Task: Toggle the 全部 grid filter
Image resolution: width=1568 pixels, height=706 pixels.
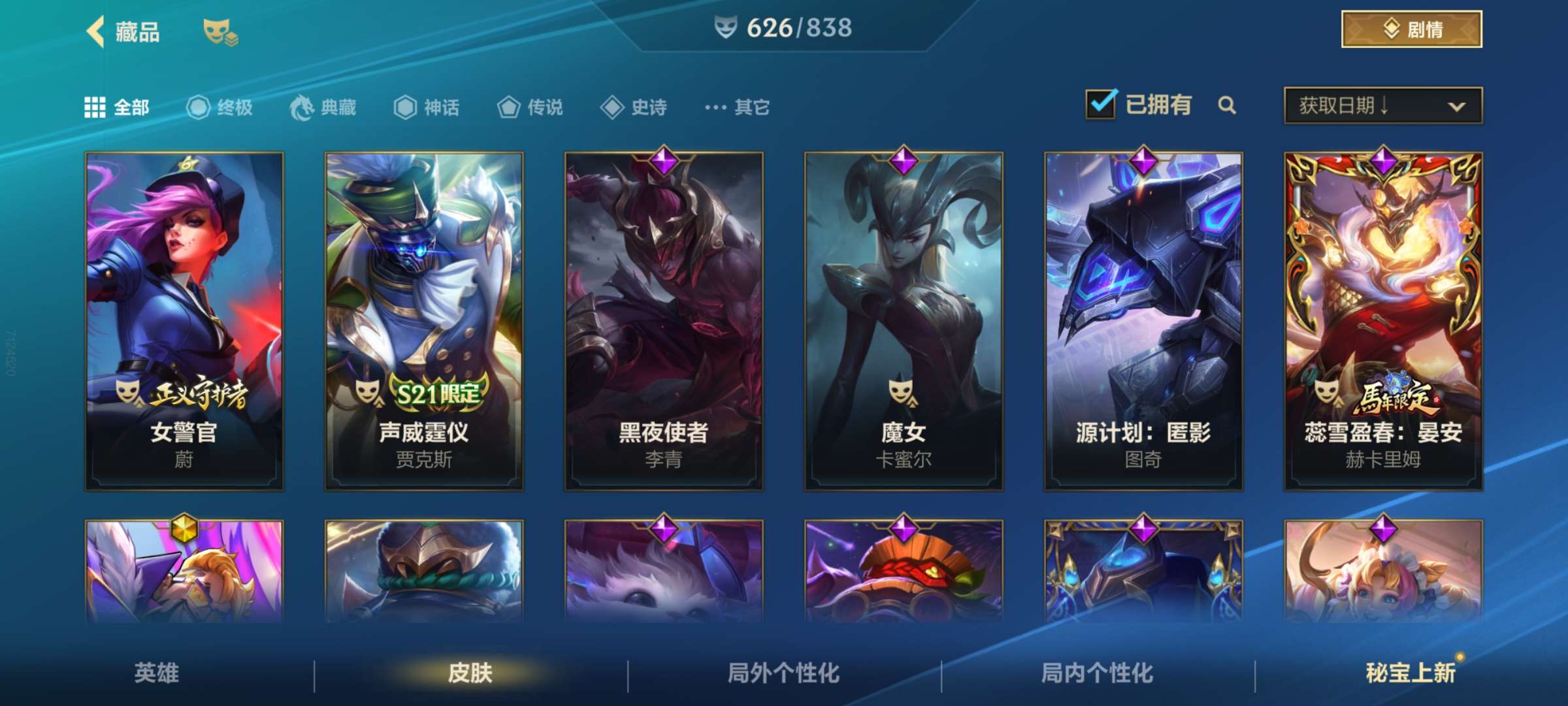Action: tap(95, 107)
